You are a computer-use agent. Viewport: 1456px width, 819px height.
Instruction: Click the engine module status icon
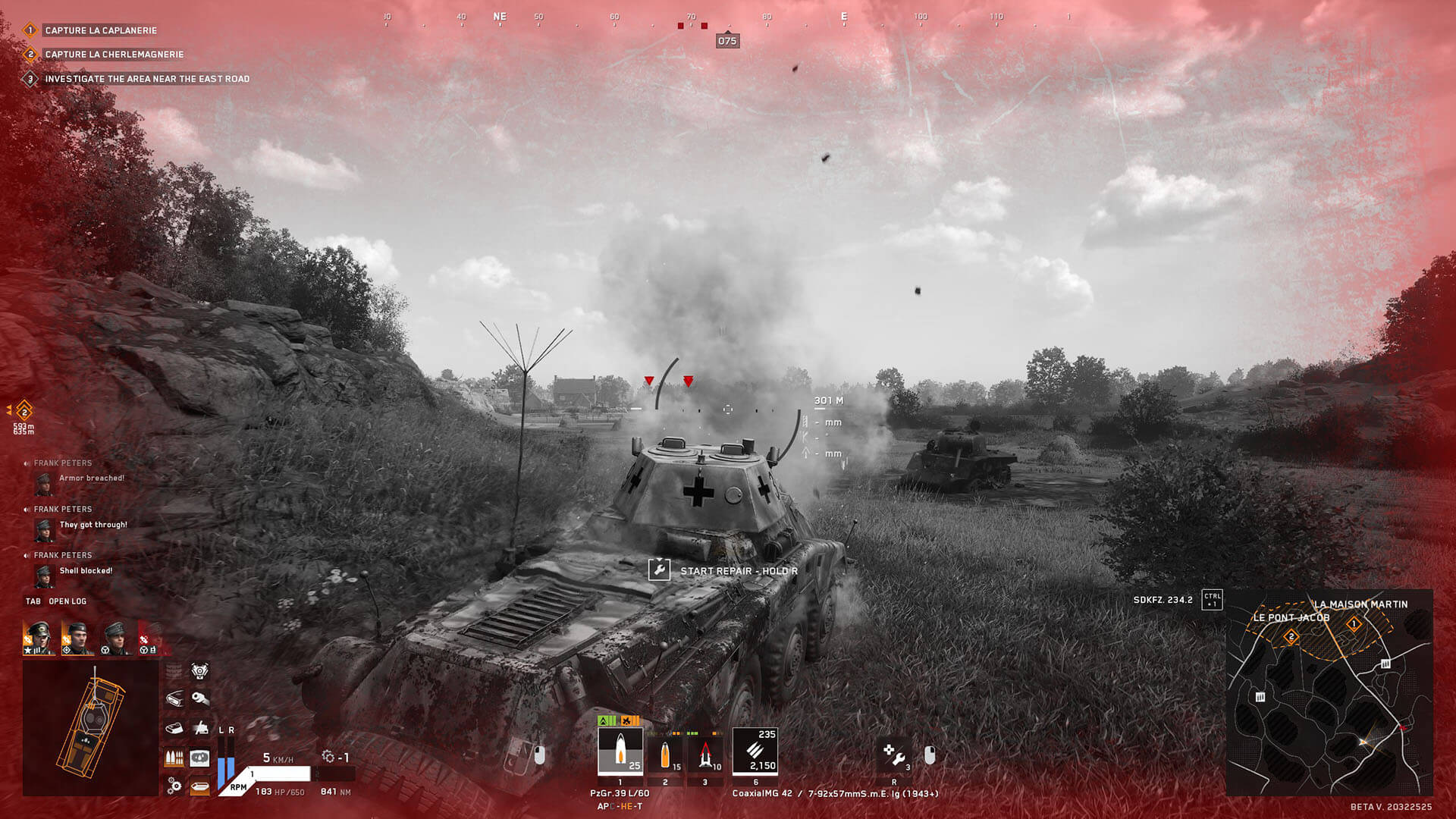tap(199, 671)
